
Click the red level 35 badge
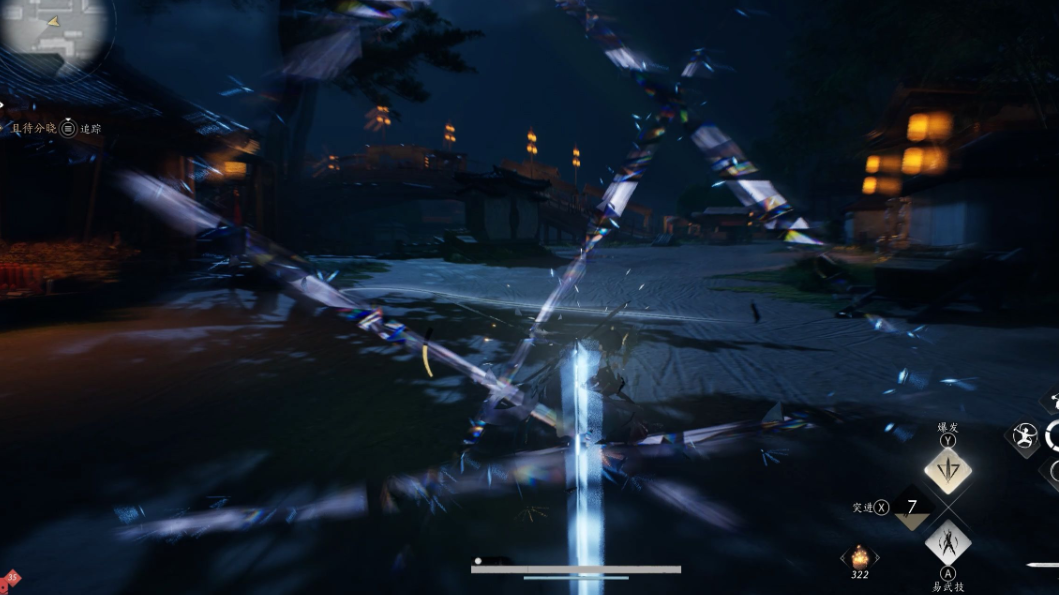[x=11, y=578]
